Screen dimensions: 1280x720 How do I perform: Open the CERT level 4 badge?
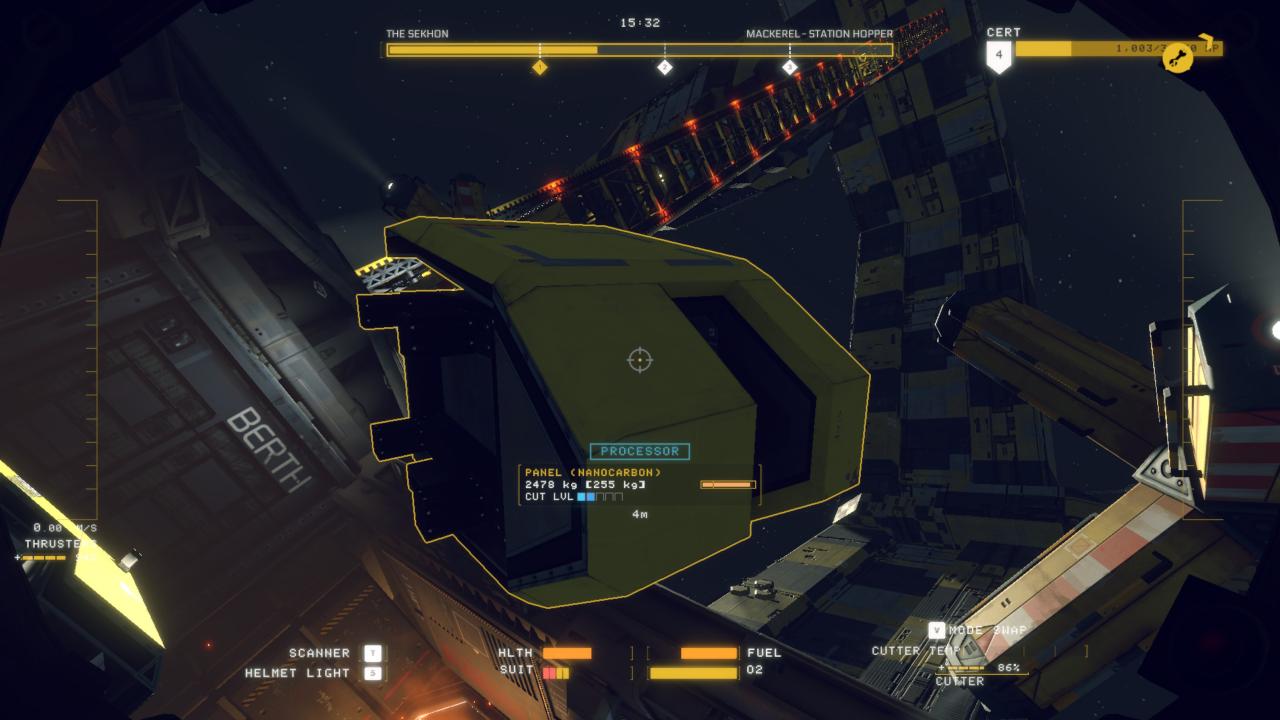tap(999, 56)
